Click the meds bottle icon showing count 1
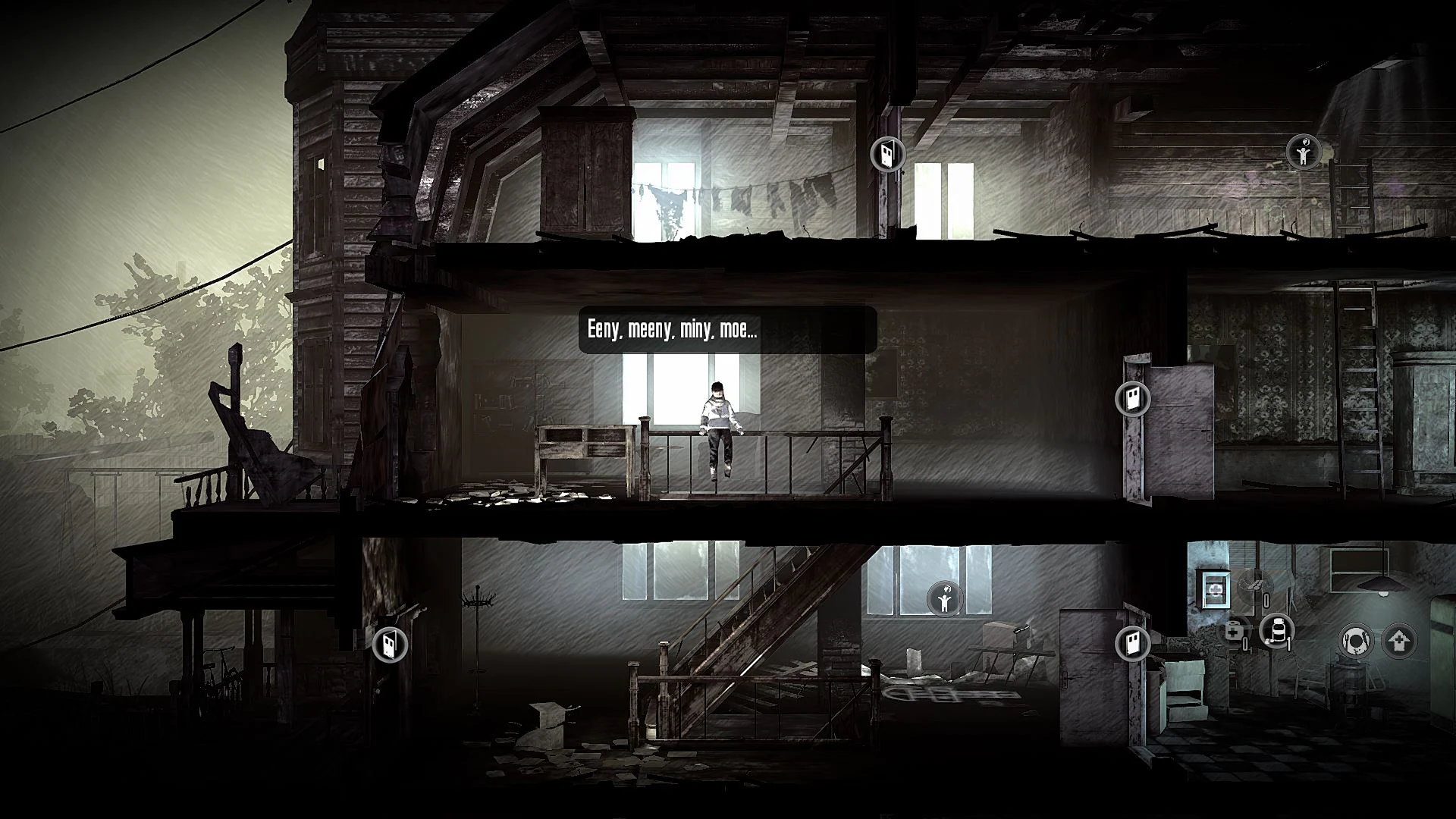The image size is (1456, 819). 1276,632
